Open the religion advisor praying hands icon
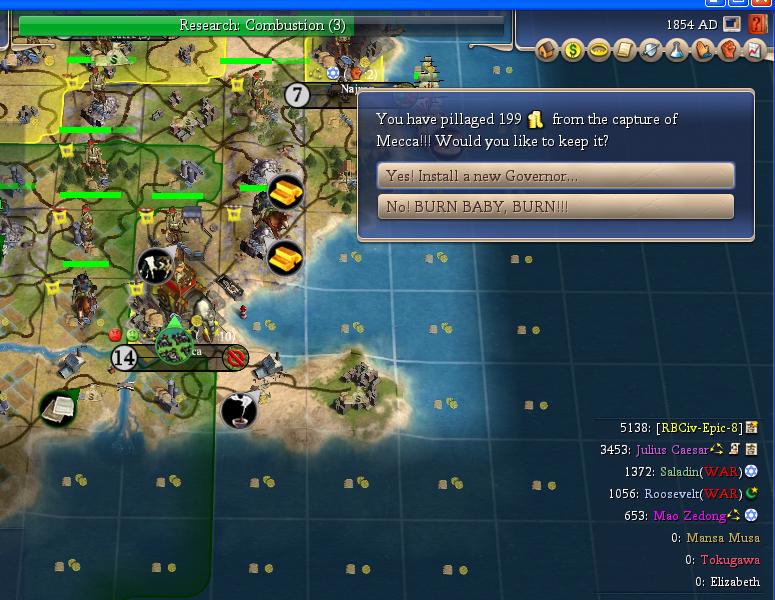This screenshot has width=775, height=600. point(704,49)
